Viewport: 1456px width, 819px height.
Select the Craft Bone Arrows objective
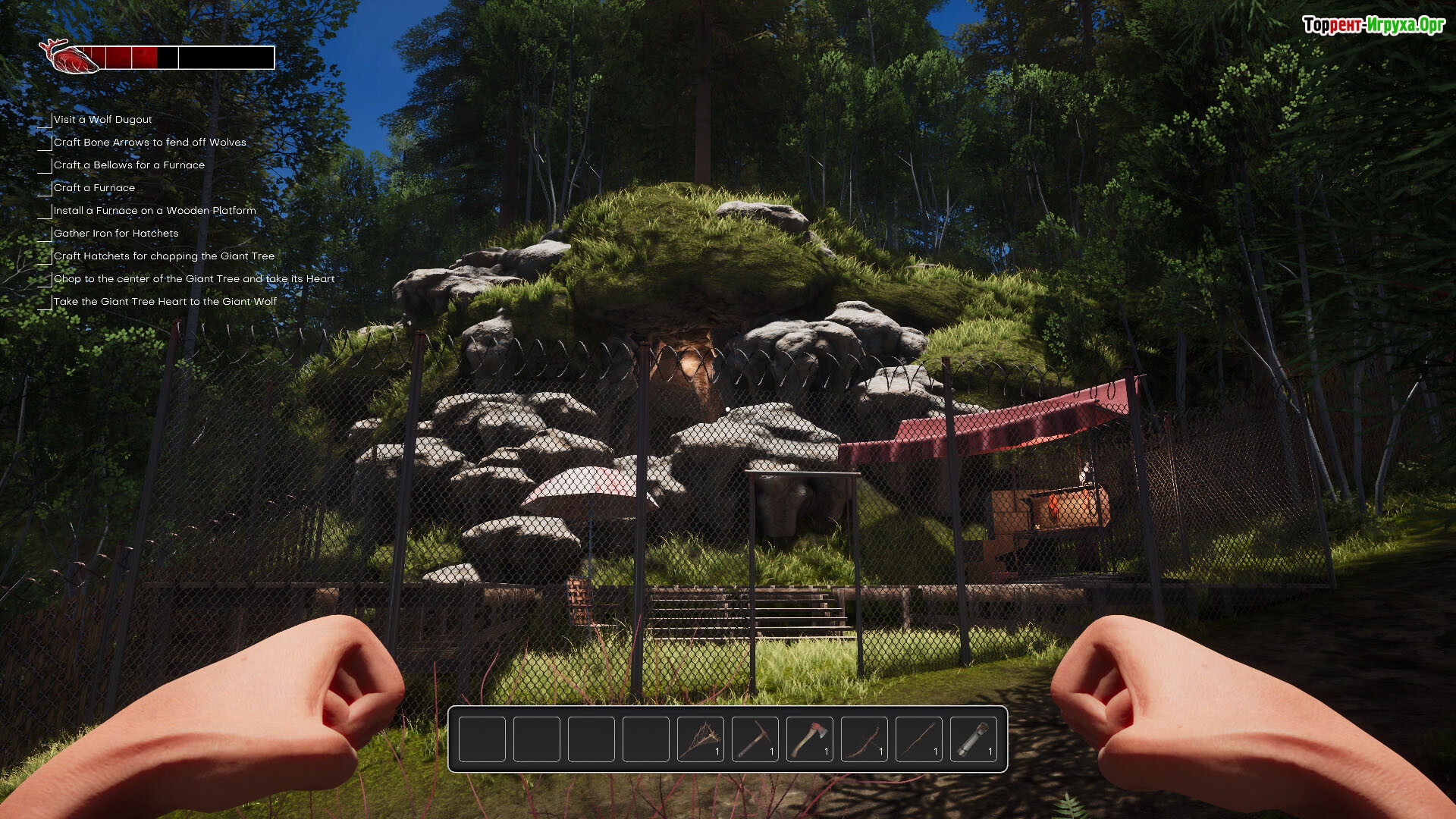tap(149, 143)
